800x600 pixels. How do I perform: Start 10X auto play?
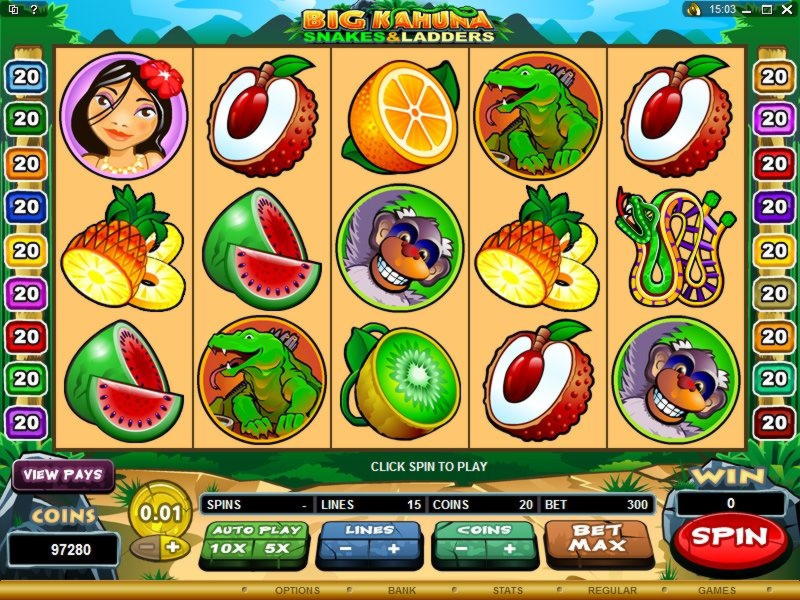(x=229, y=548)
